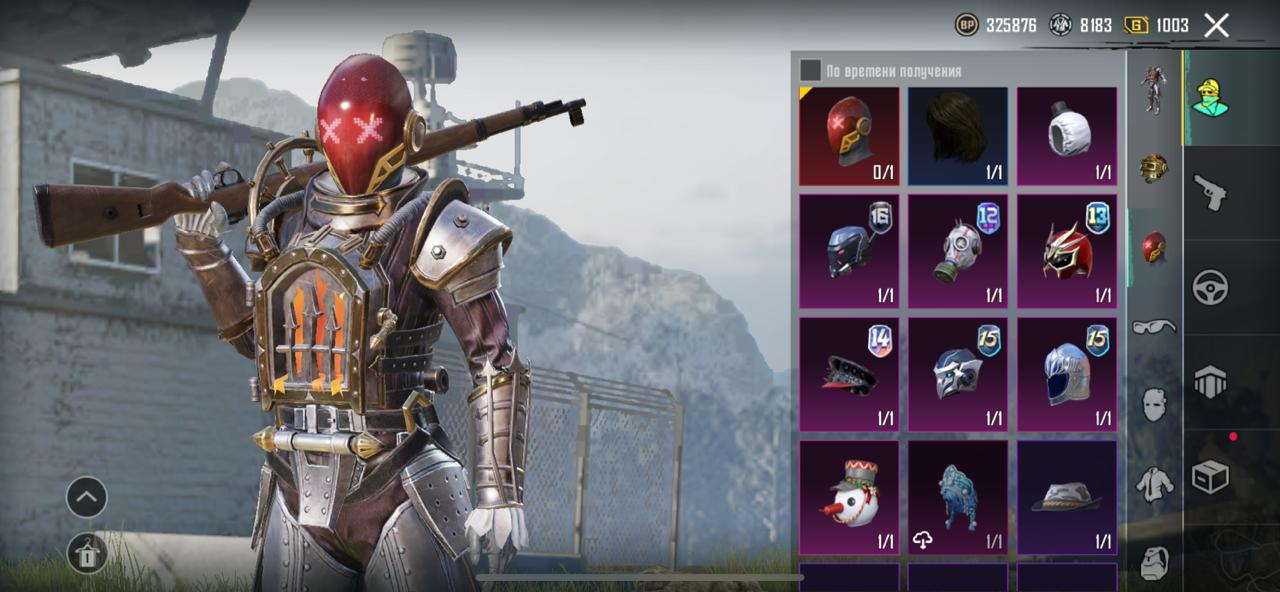The width and height of the screenshot is (1280, 592).
Task: Select the black cap with badge 14
Action: [x=849, y=374]
